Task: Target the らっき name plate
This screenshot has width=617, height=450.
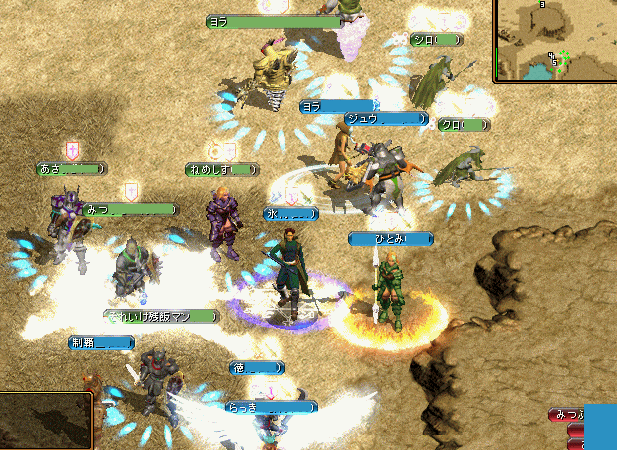Action: click(x=270, y=407)
